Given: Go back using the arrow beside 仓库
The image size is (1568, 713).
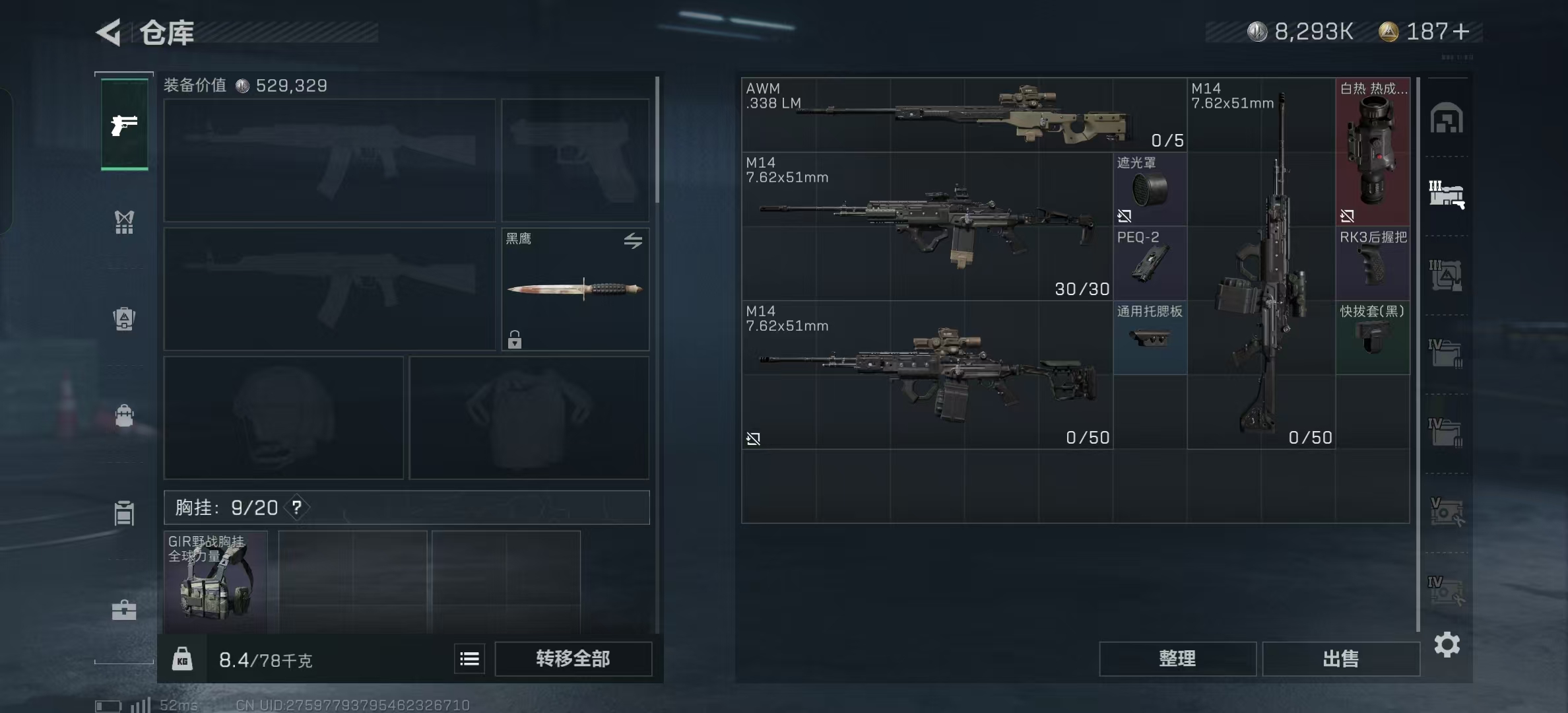Looking at the screenshot, I should tap(110, 32).
